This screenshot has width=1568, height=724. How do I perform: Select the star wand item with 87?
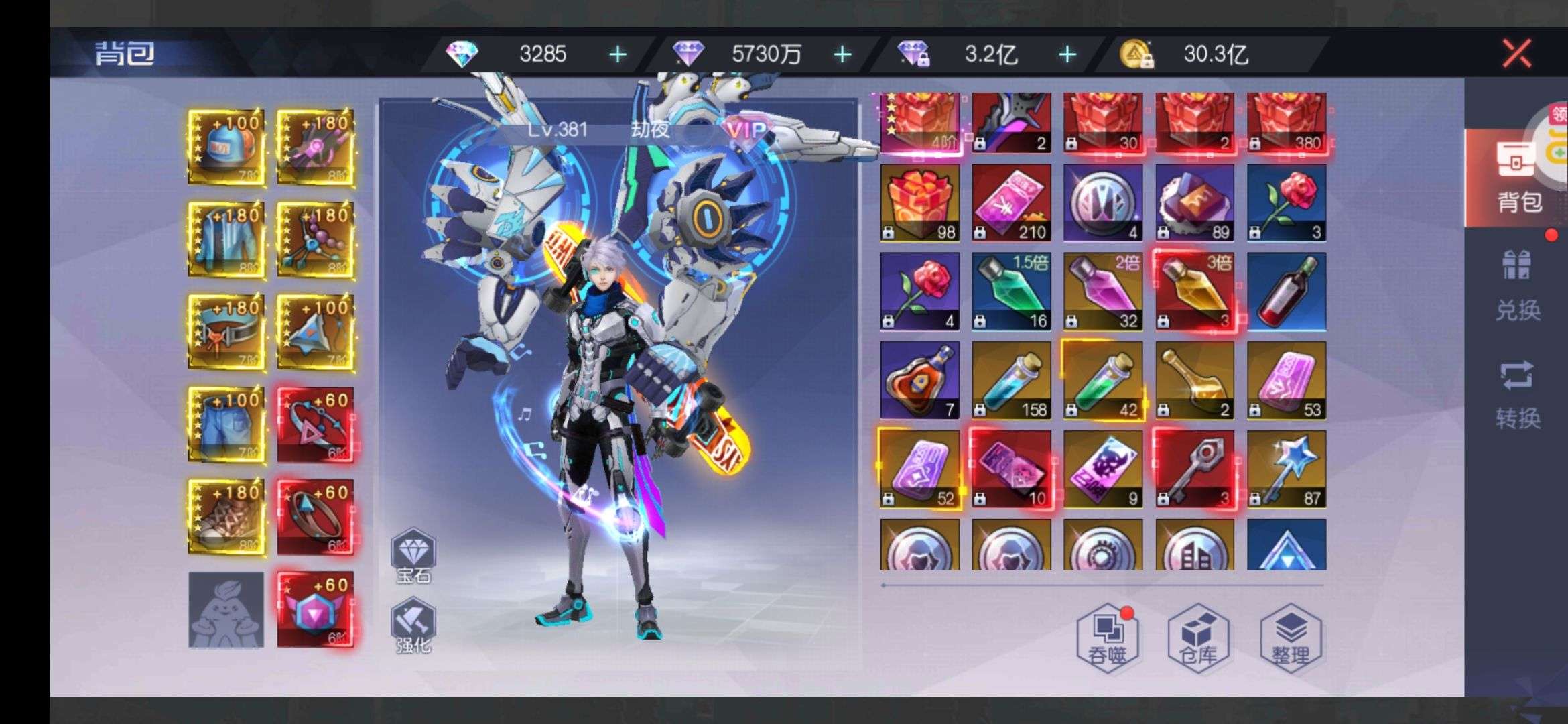point(1287,469)
